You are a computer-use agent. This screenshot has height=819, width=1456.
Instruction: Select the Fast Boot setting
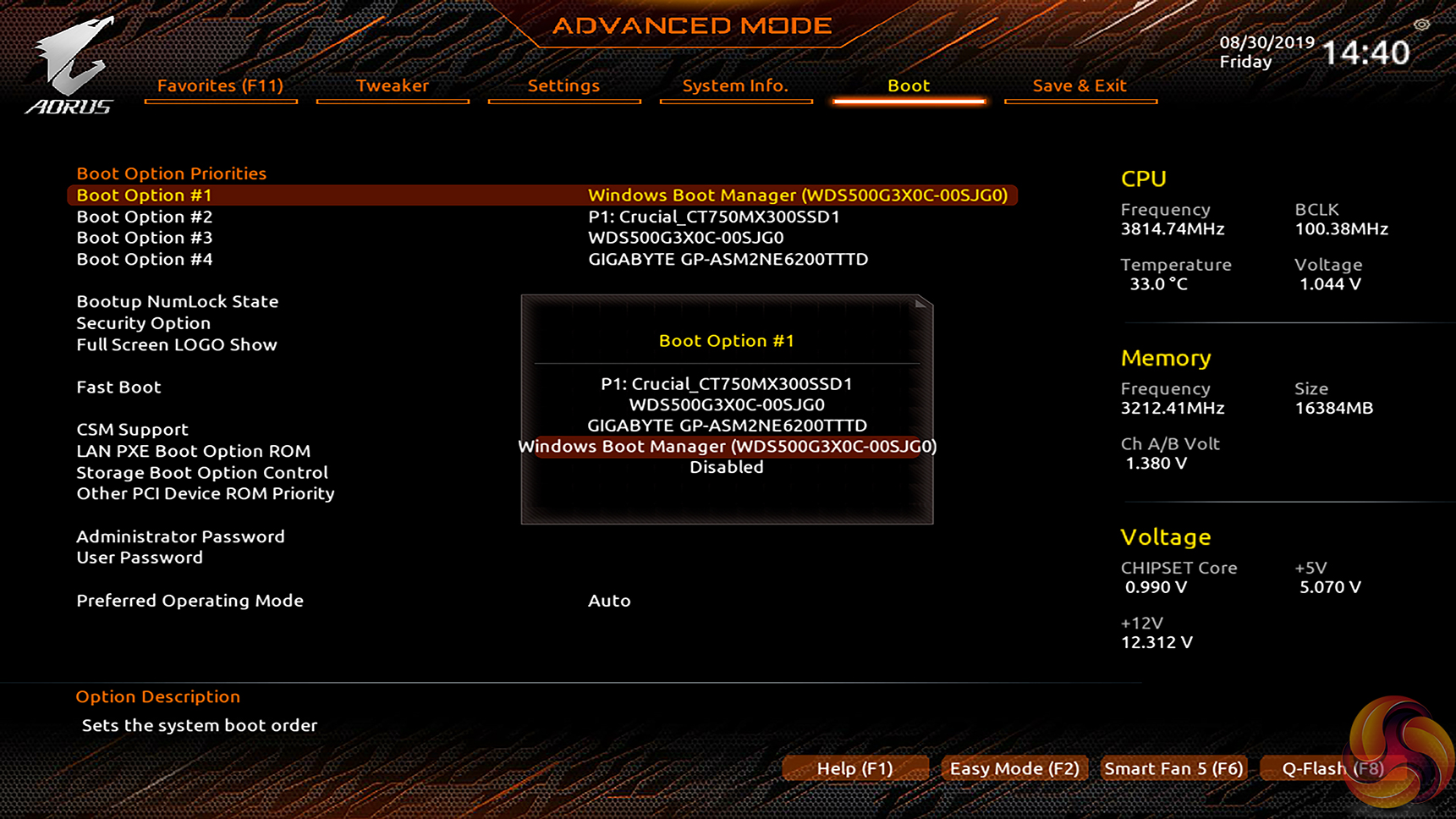(118, 387)
